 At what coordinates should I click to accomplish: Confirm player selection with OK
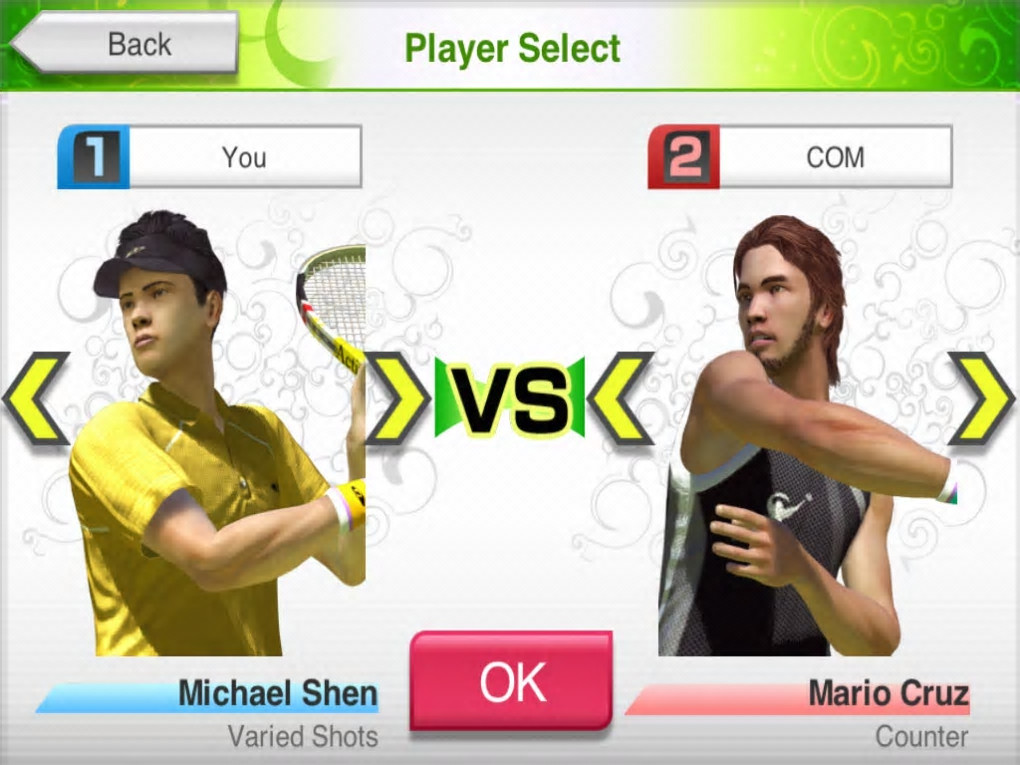[x=510, y=681]
